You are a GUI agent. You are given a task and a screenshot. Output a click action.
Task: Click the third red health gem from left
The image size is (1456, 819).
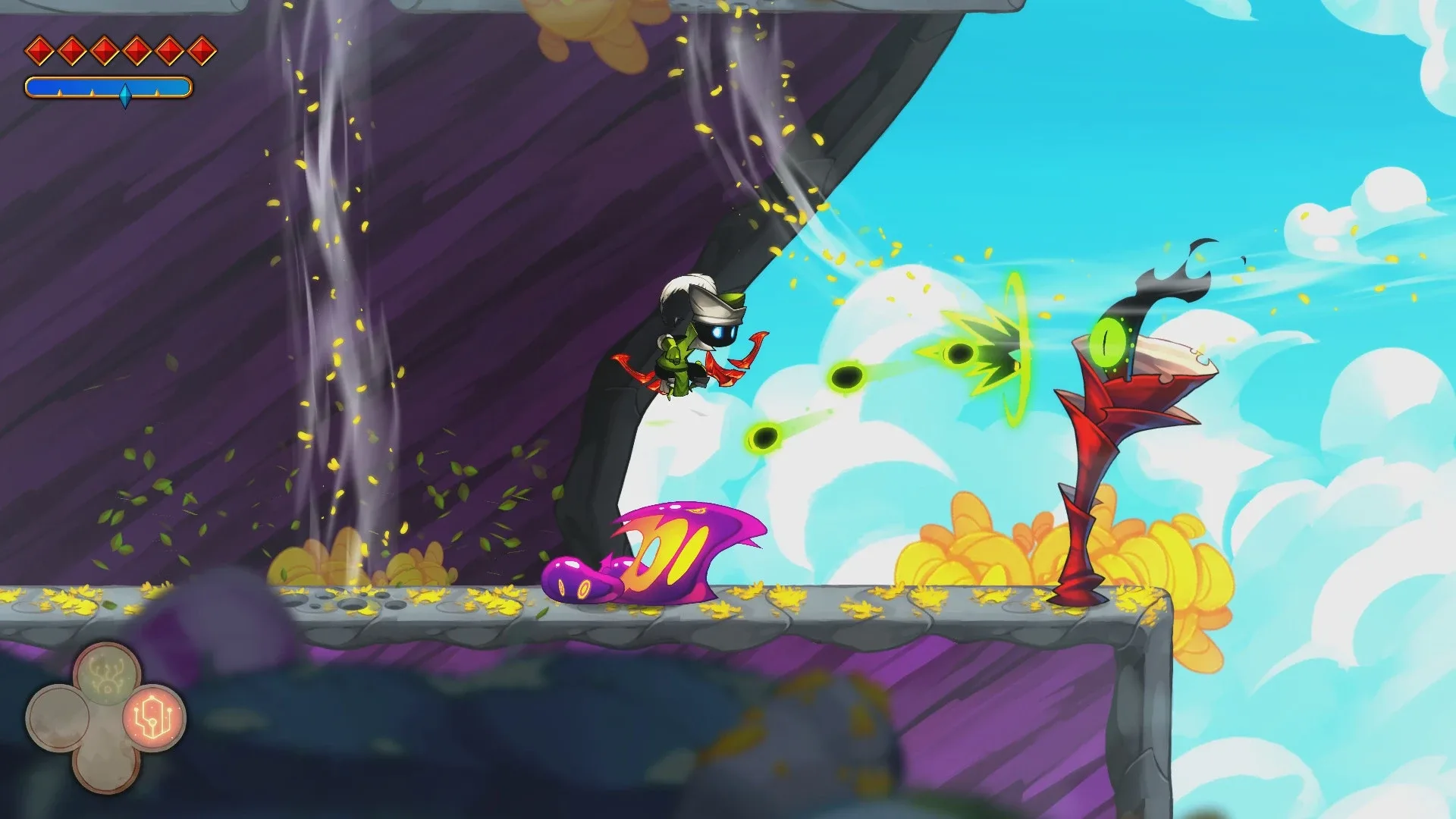(102, 51)
